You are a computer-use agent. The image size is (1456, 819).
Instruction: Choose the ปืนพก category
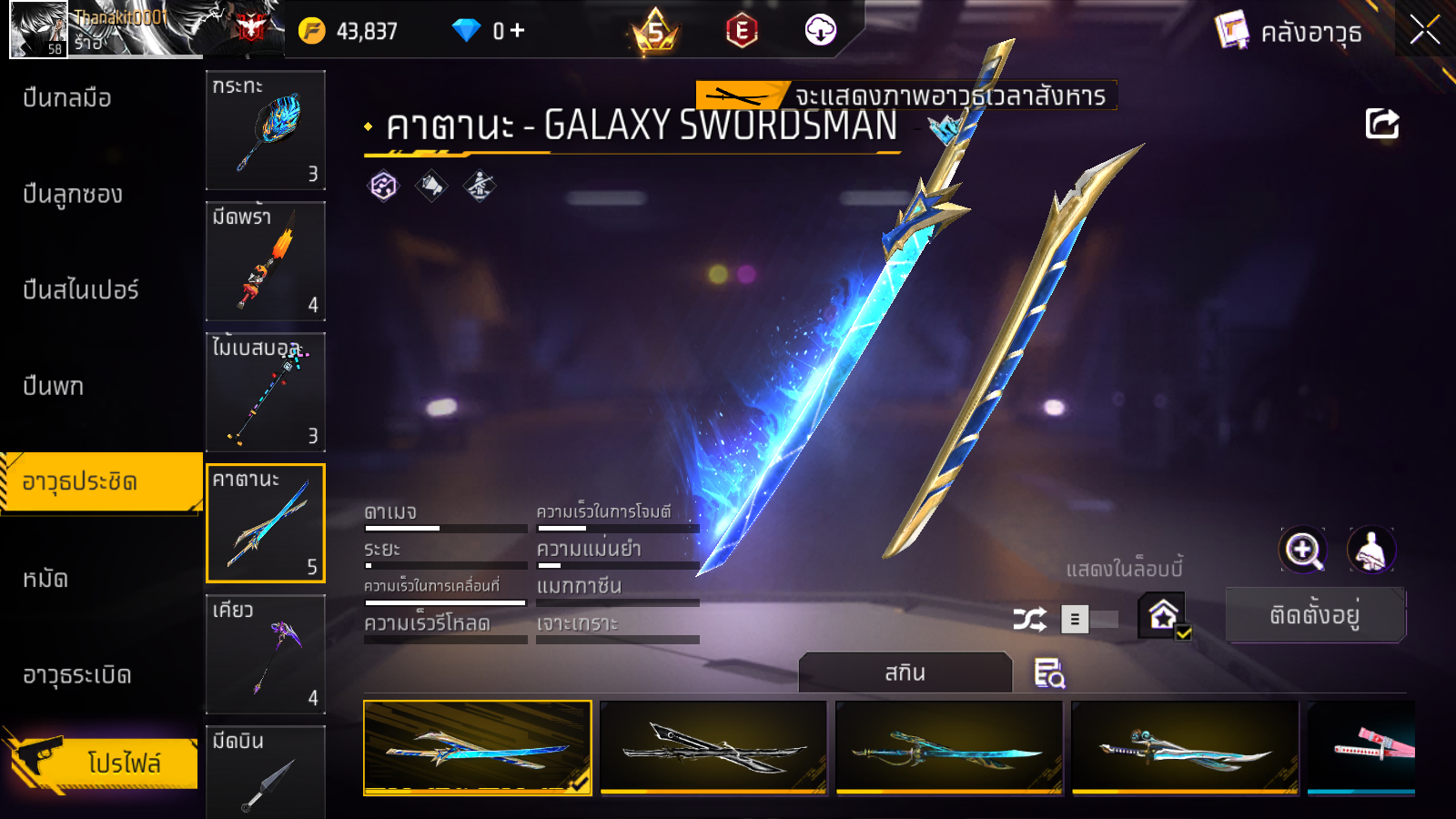pos(54,387)
